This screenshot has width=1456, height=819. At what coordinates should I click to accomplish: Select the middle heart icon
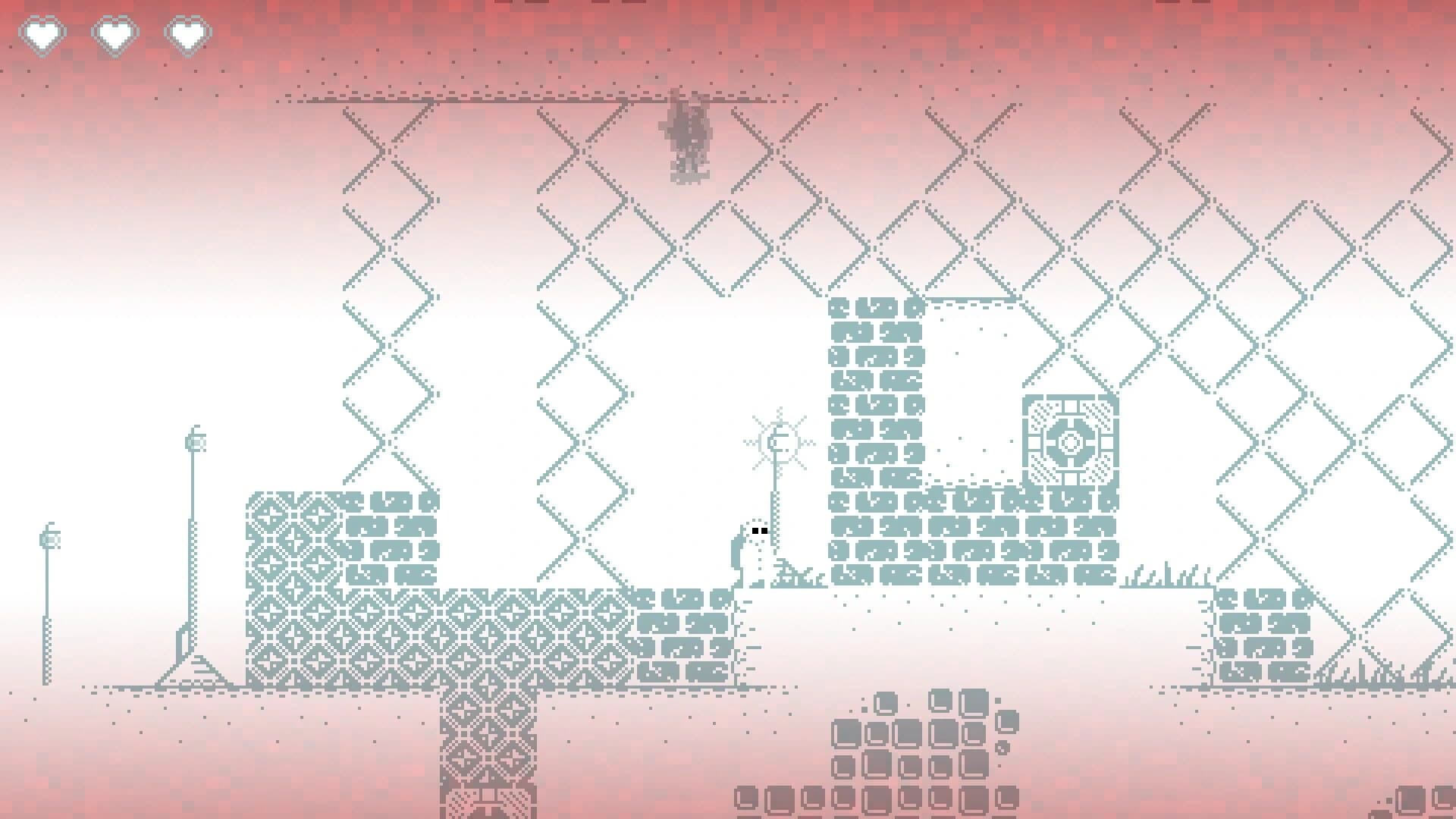pyautogui.click(x=116, y=33)
